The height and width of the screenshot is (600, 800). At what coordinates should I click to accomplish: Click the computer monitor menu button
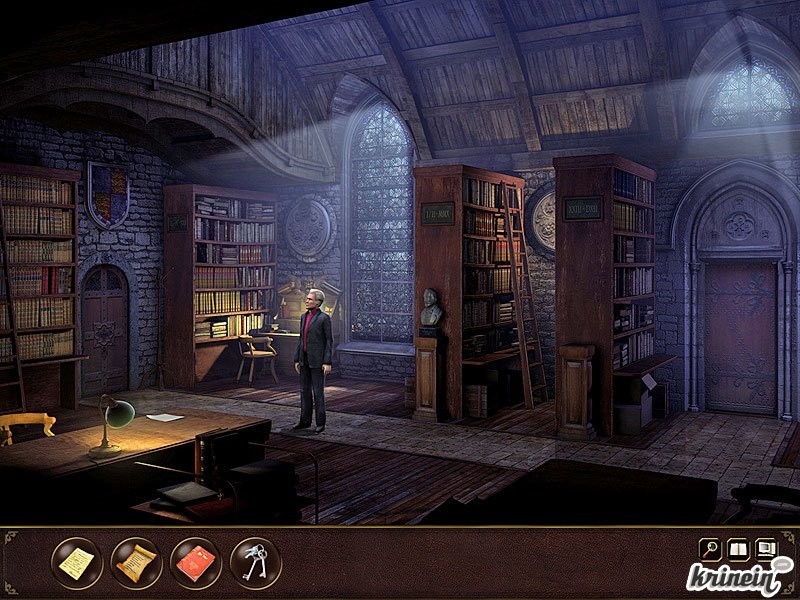pyautogui.click(x=767, y=549)
